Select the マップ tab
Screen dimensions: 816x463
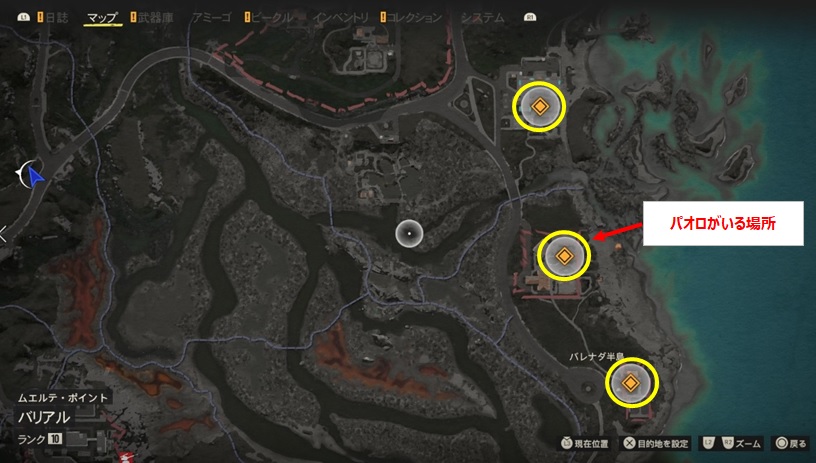[x=101, y=17]
